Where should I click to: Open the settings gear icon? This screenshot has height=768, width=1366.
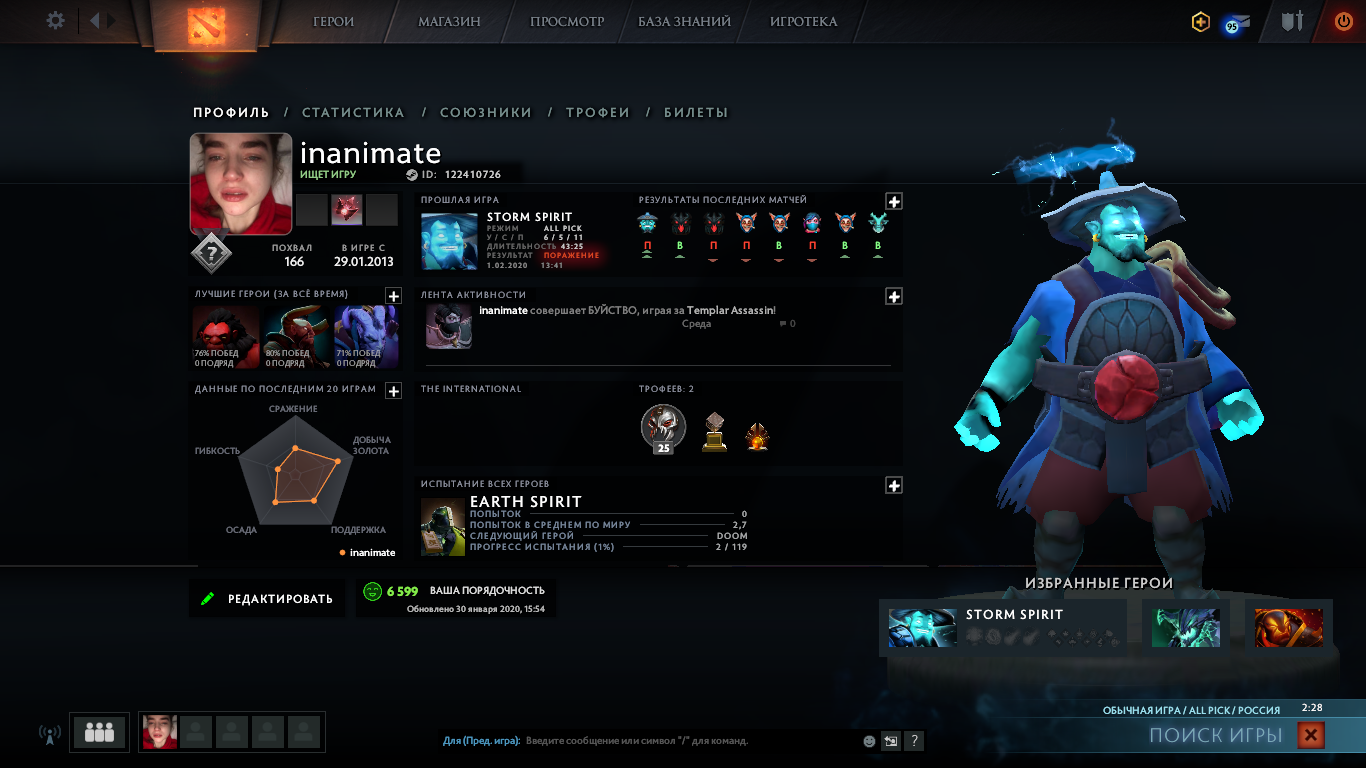(55, 21)
